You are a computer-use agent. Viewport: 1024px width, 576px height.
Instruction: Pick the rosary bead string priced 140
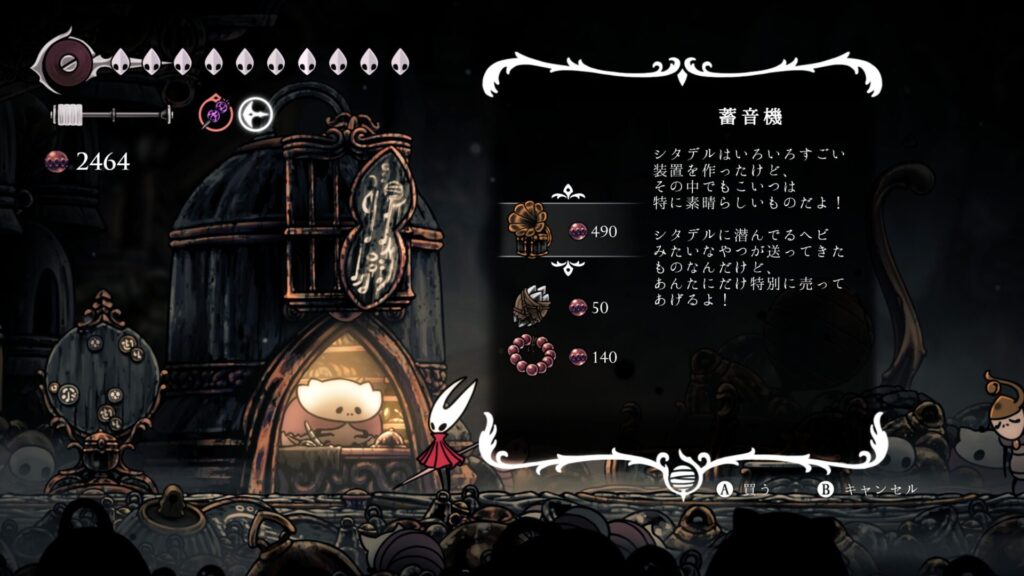tap(531, 356)
